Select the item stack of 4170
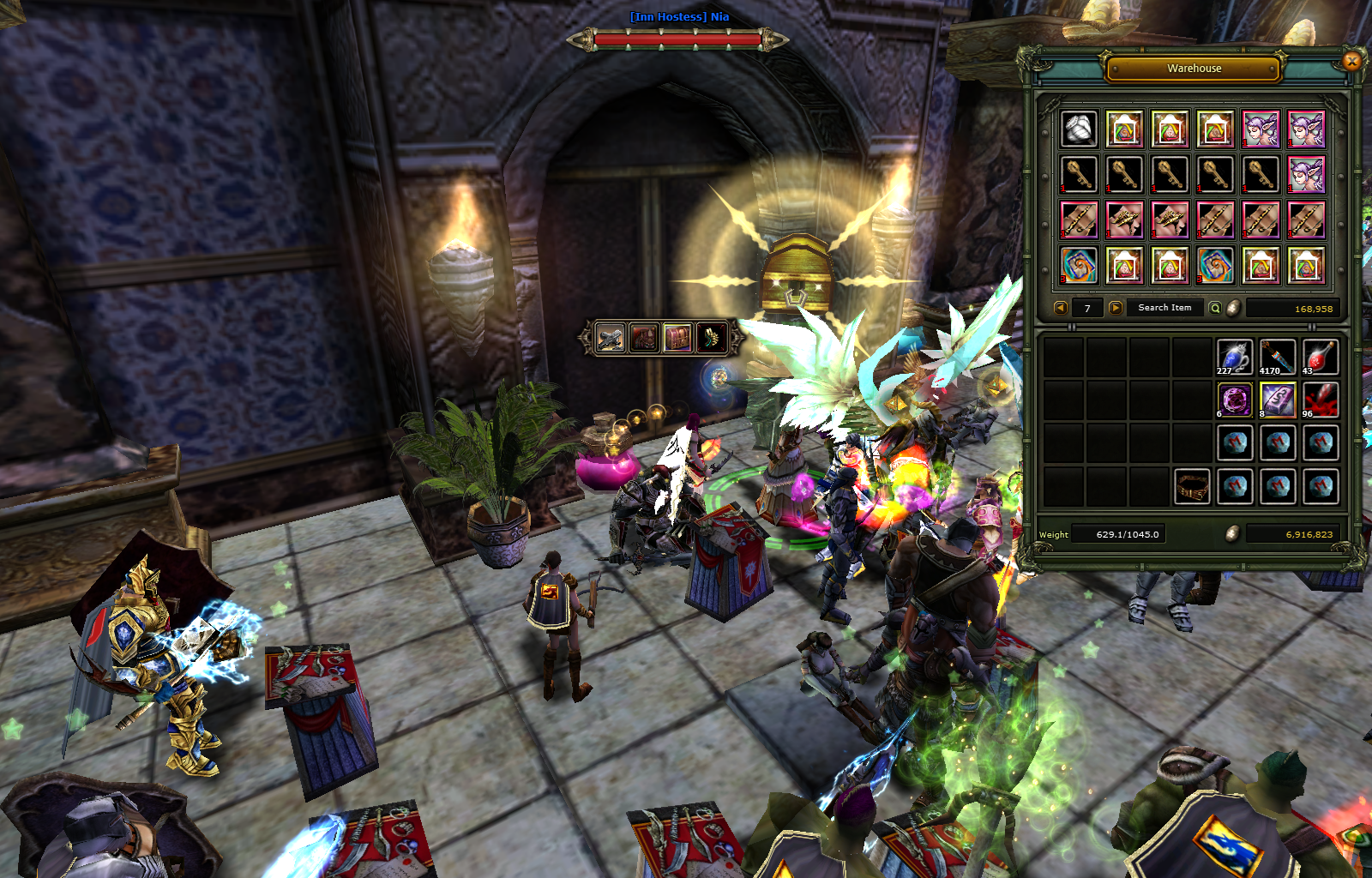This screenshot has height=878, width=1372. [x=1278, y=357]
